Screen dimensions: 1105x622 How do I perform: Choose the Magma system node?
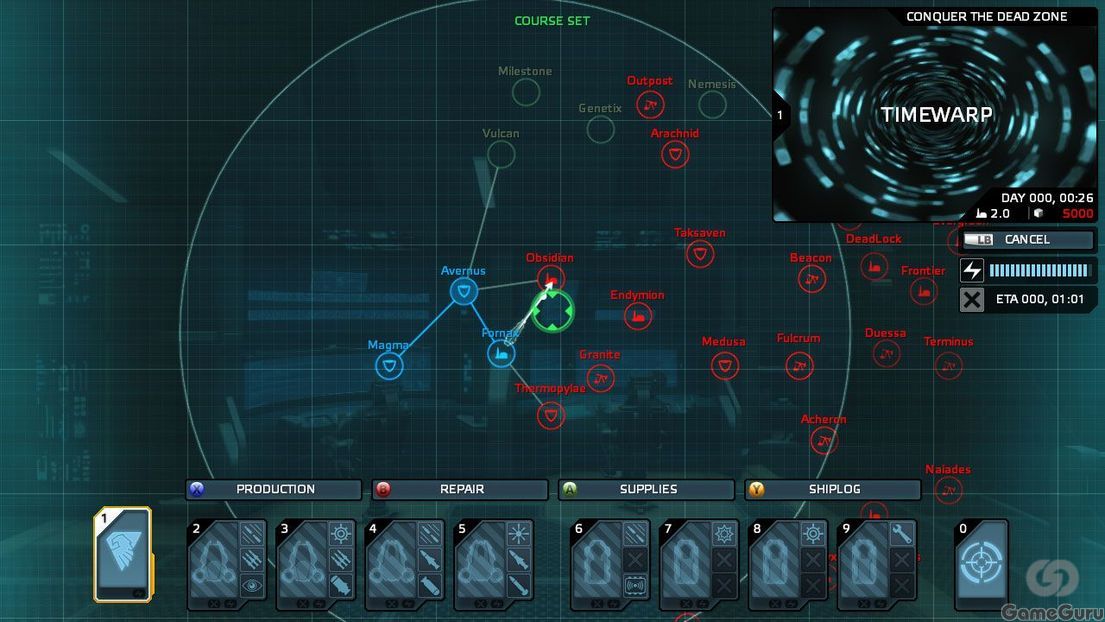pyautogui.click(x=390, y=366)
